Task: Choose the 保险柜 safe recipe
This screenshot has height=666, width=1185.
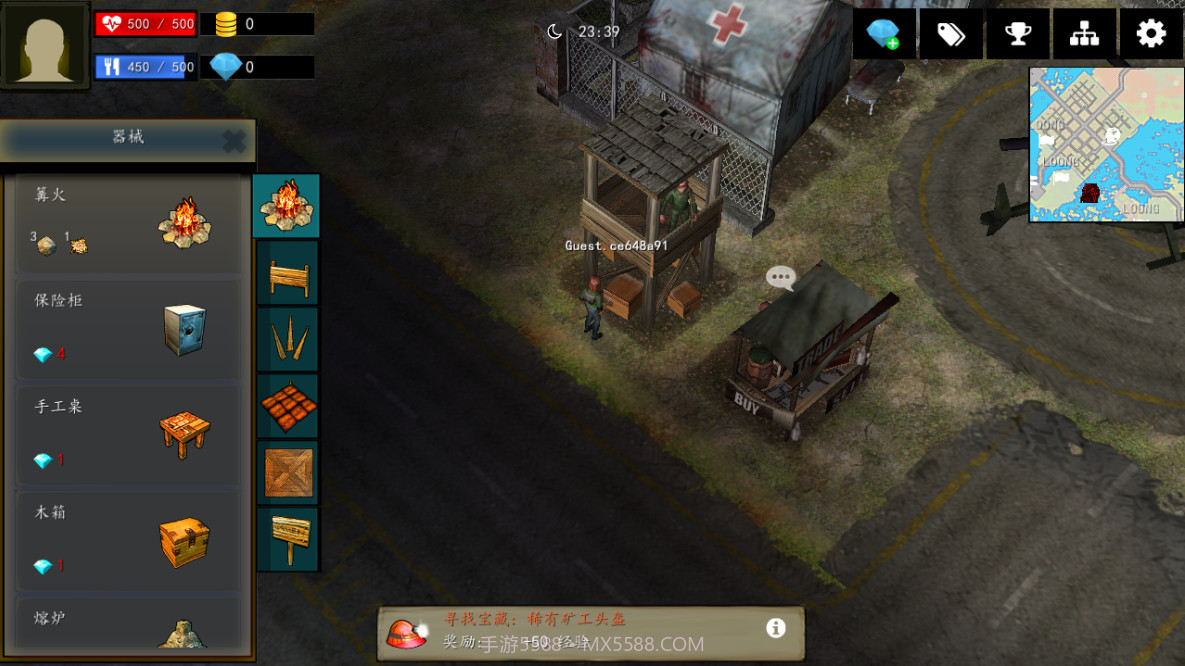Action: (x=128, y=329)
